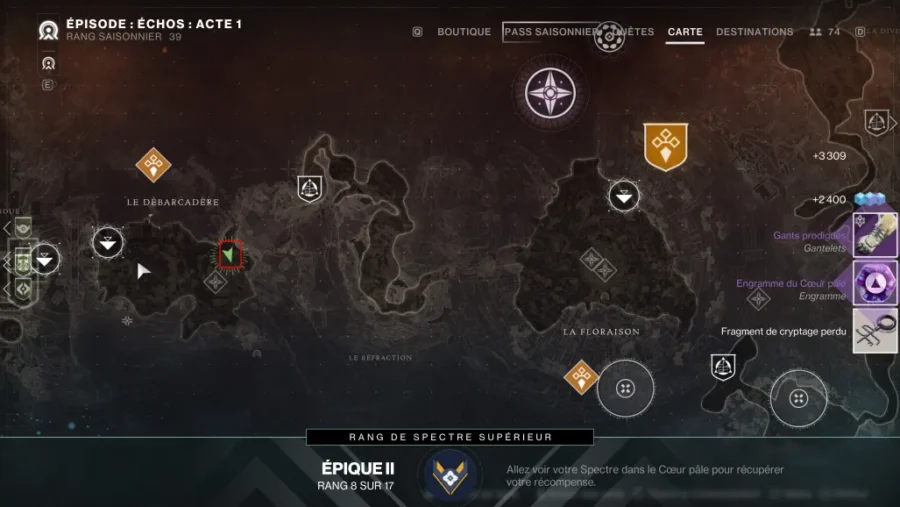Viewport: 900px width, 507px height.
Task: Select the Carte tab
Action: click(x=685, y=32)
